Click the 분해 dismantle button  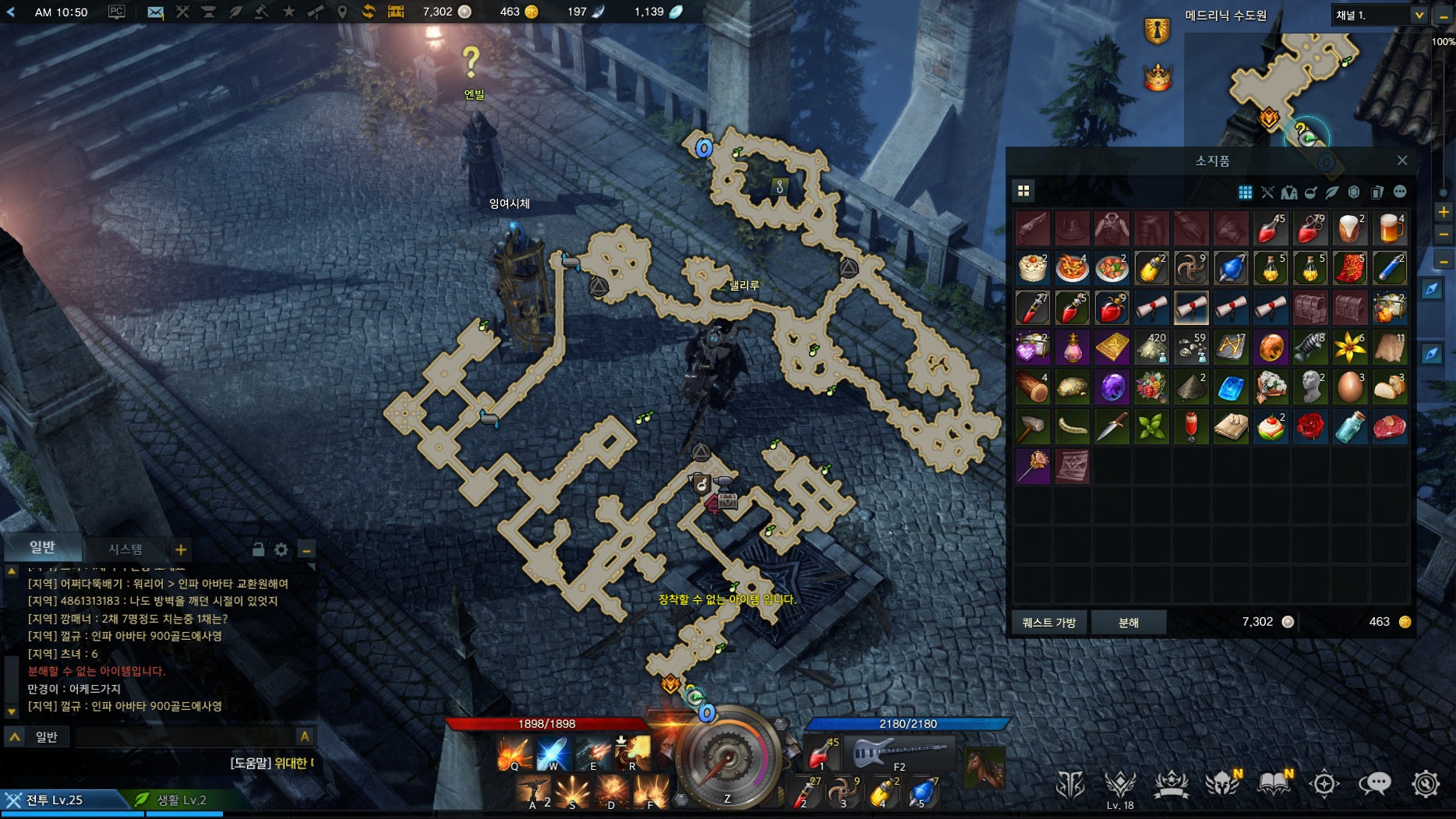click(1129, 623)
